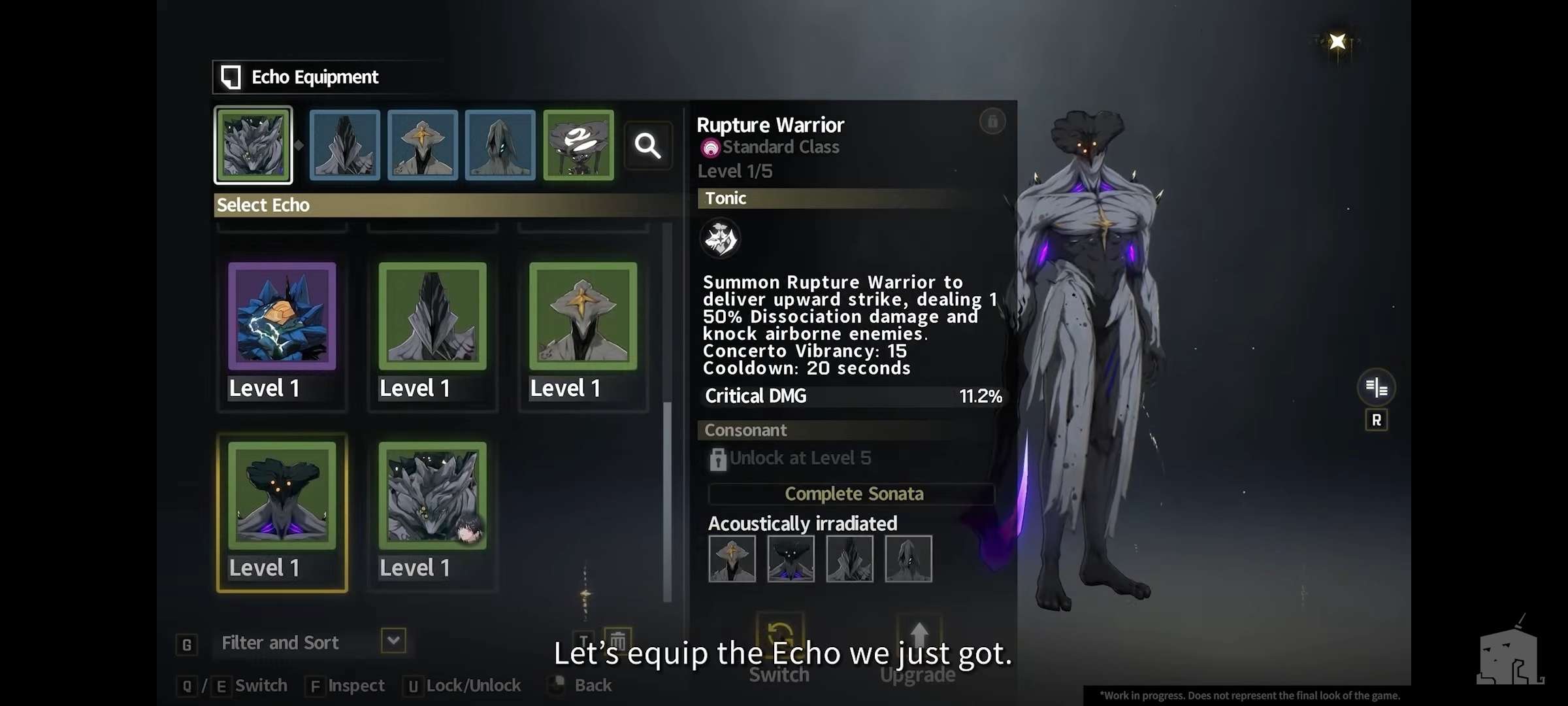This screenshot has width=1568, height=706.
Task: Select the purple lightning crystal echo in list
Action: click(282, 316)
